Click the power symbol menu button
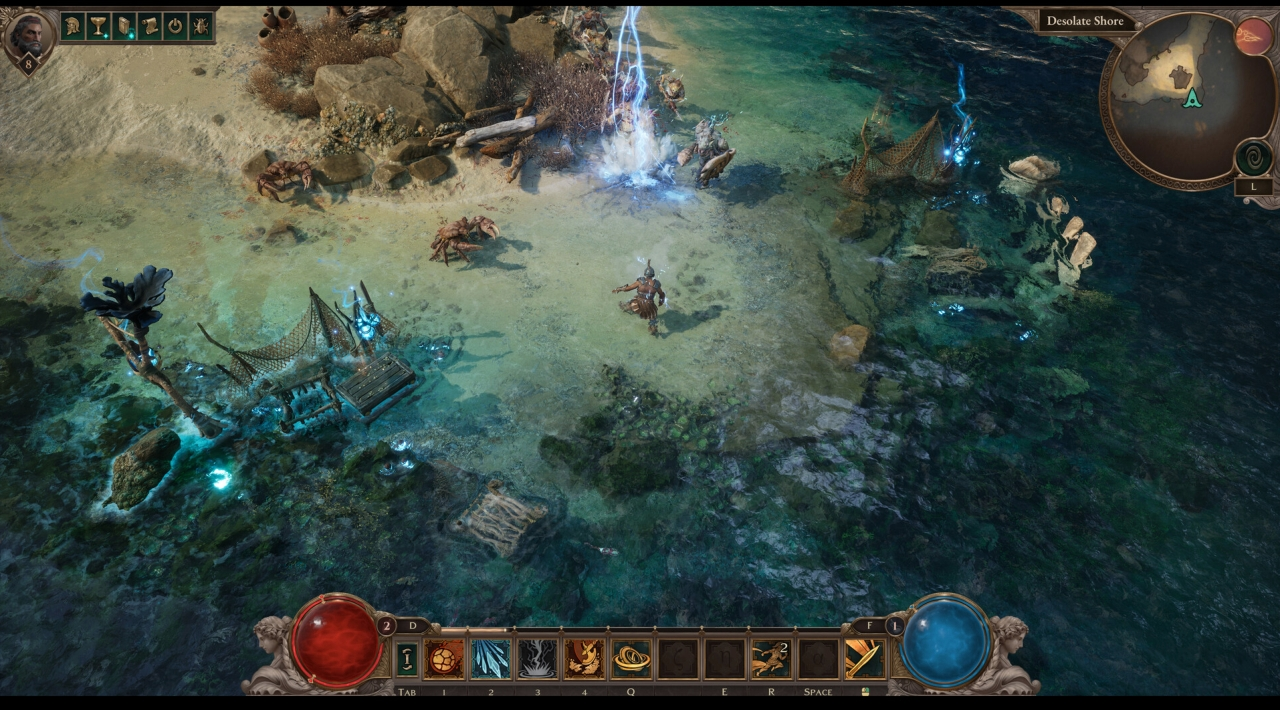Screen dimensions: 1280x710 pos(175,26)
